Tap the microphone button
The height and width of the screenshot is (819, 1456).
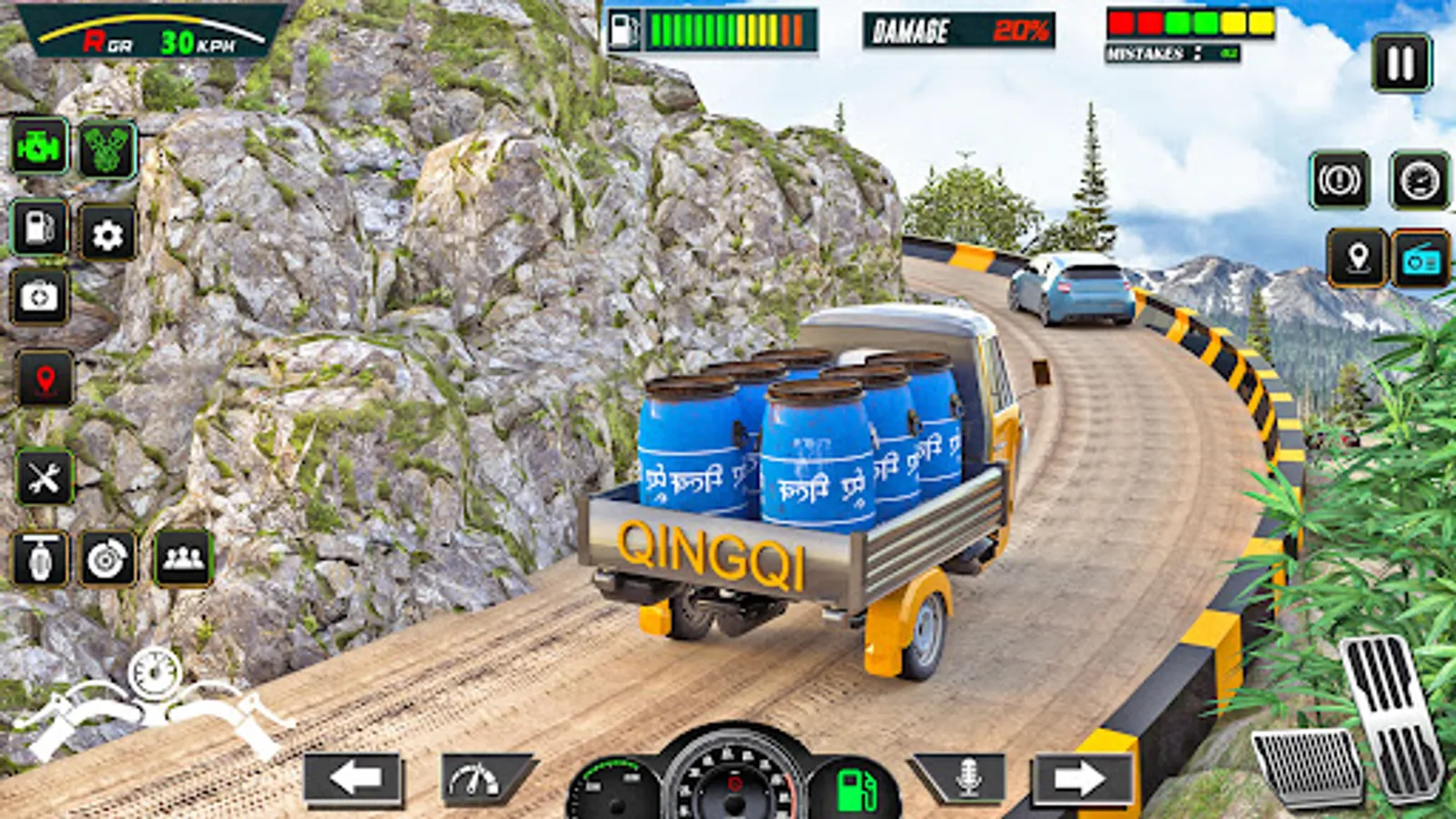pyautogui.click(x=967, y=777)
